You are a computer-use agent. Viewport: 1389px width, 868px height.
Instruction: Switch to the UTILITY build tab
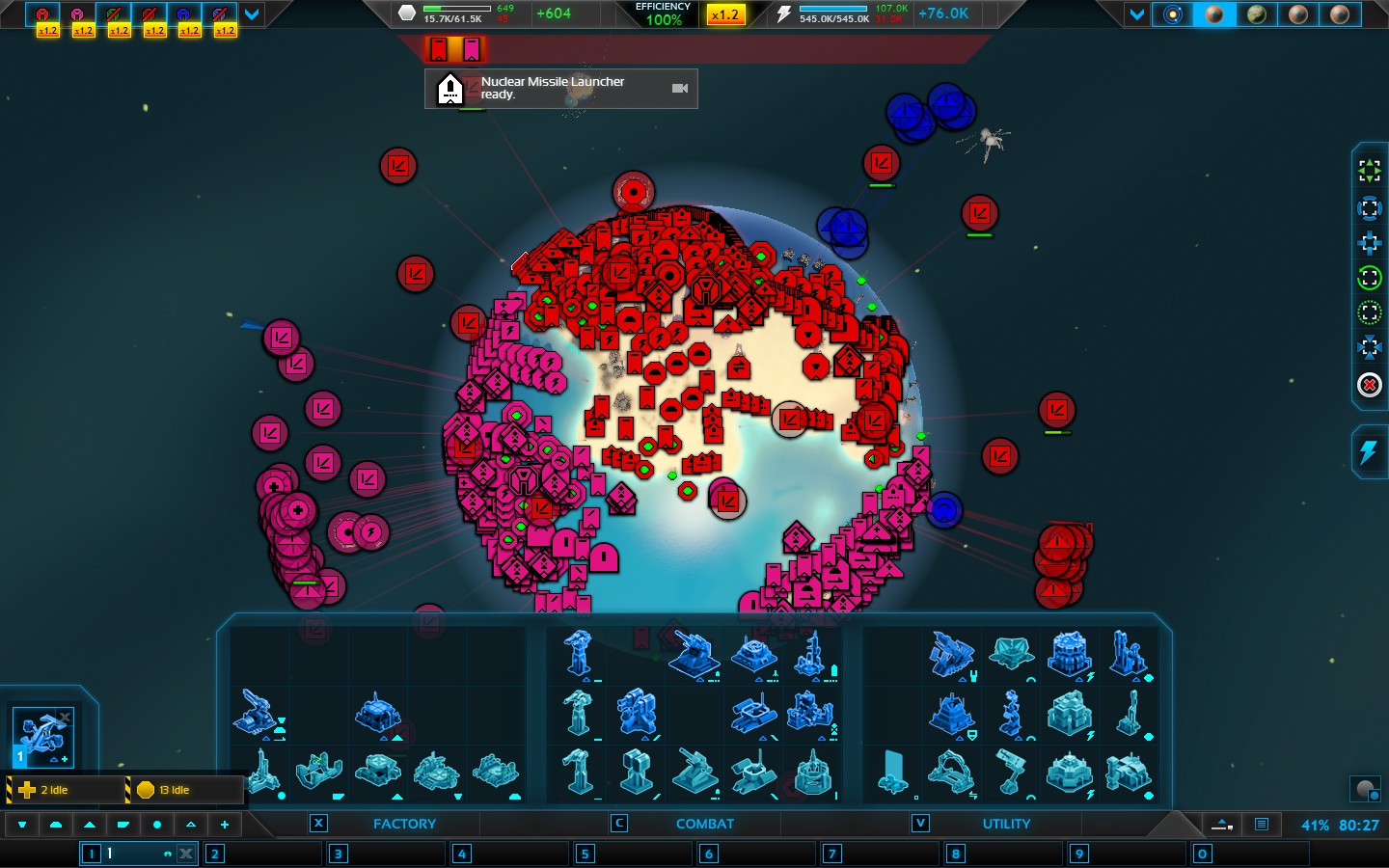click(1007, 824)
